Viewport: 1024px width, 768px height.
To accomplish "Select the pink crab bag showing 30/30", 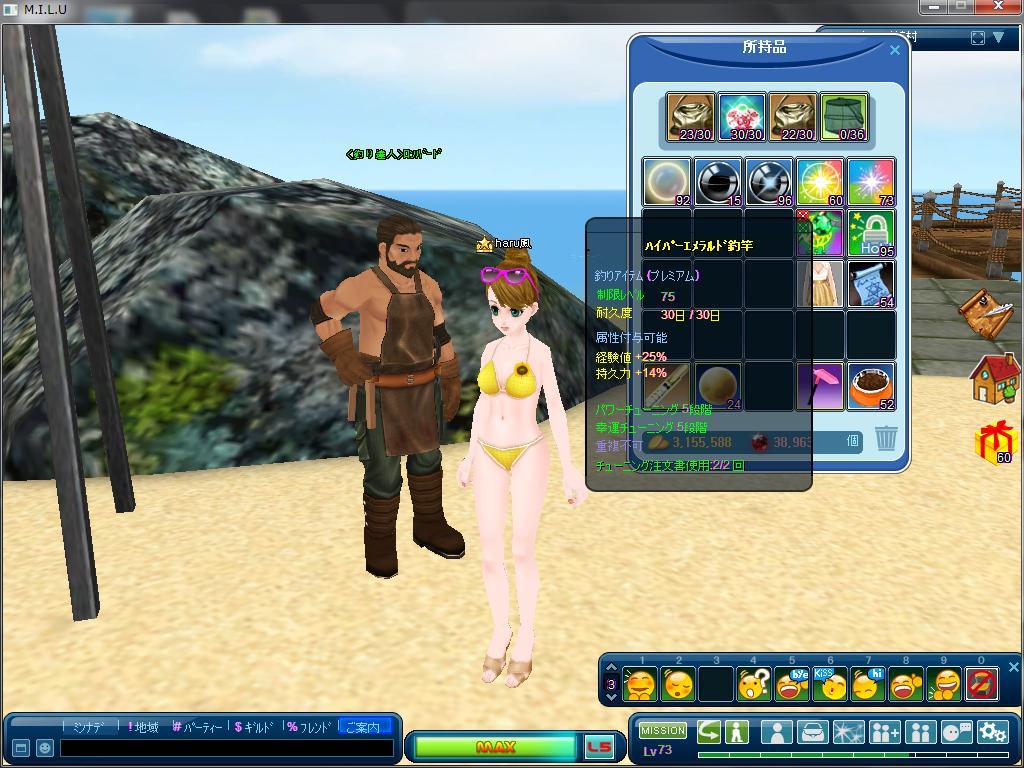I will 742,117.
